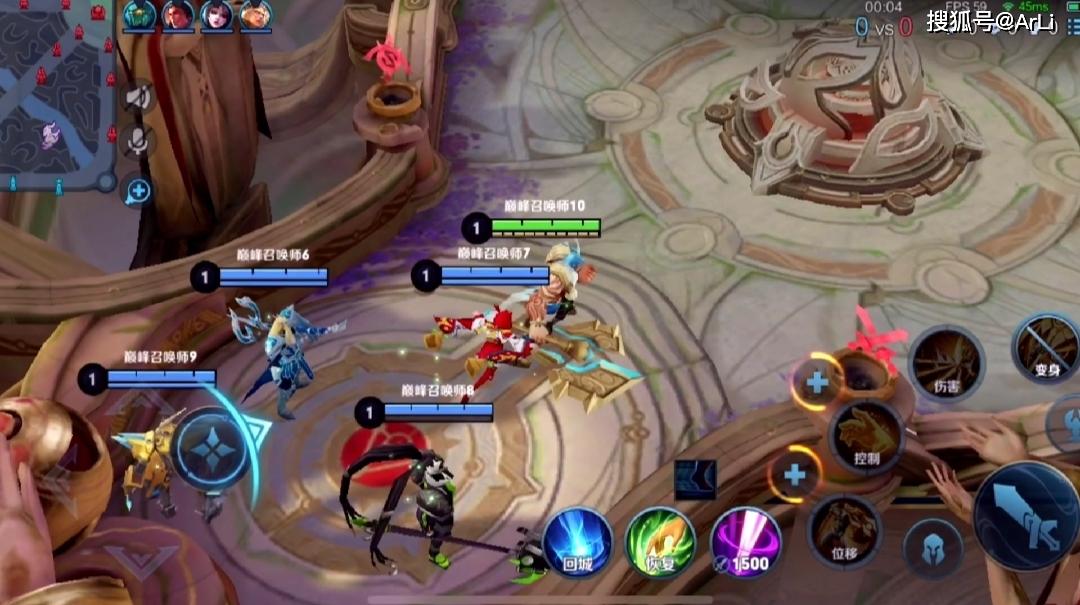
Task: Activate the 变身 transform skill
Action: click(x=1046, y=347)
